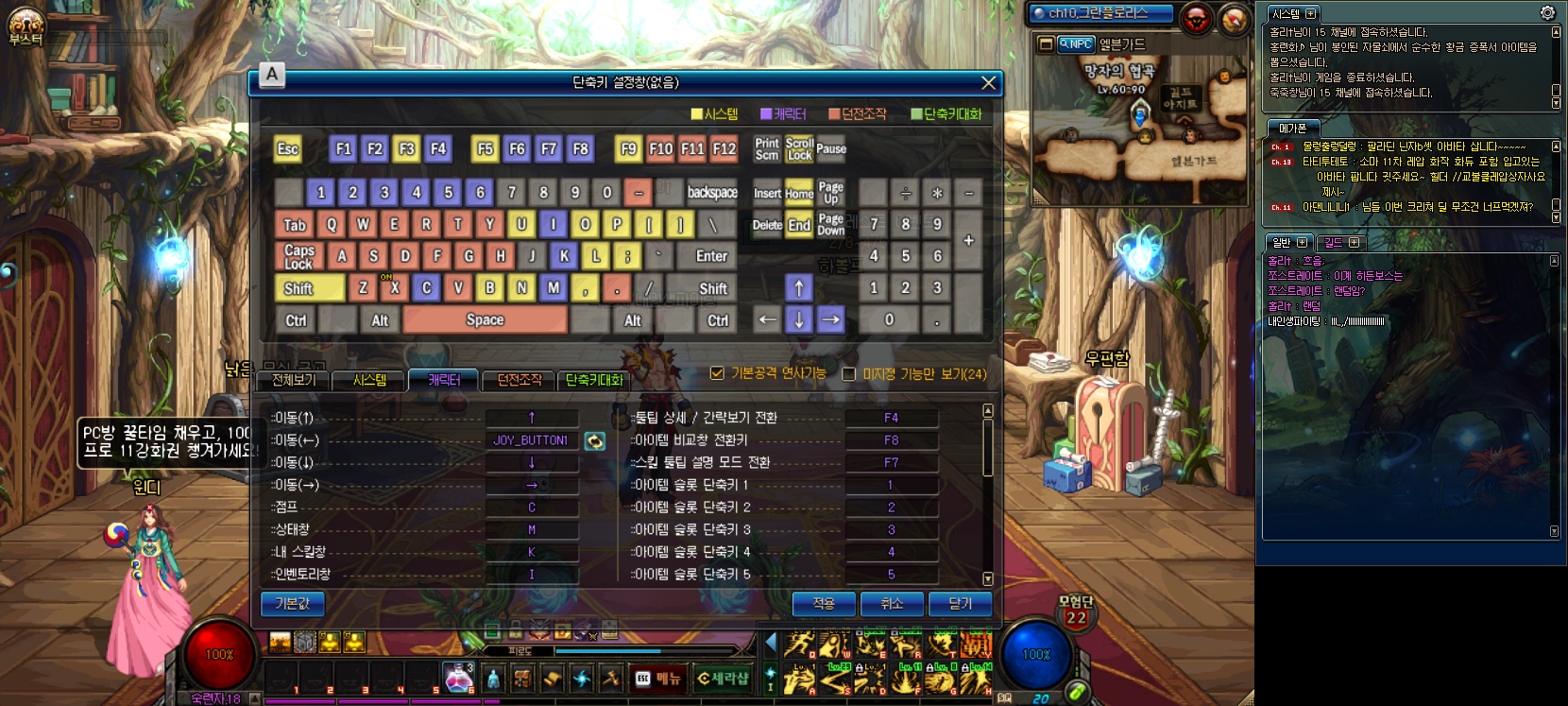The width and height of the screenshot is (1568, 706).
Task: Click the swap icon beside JOY_BUTTON1
Action: click(x=594, y=440)
